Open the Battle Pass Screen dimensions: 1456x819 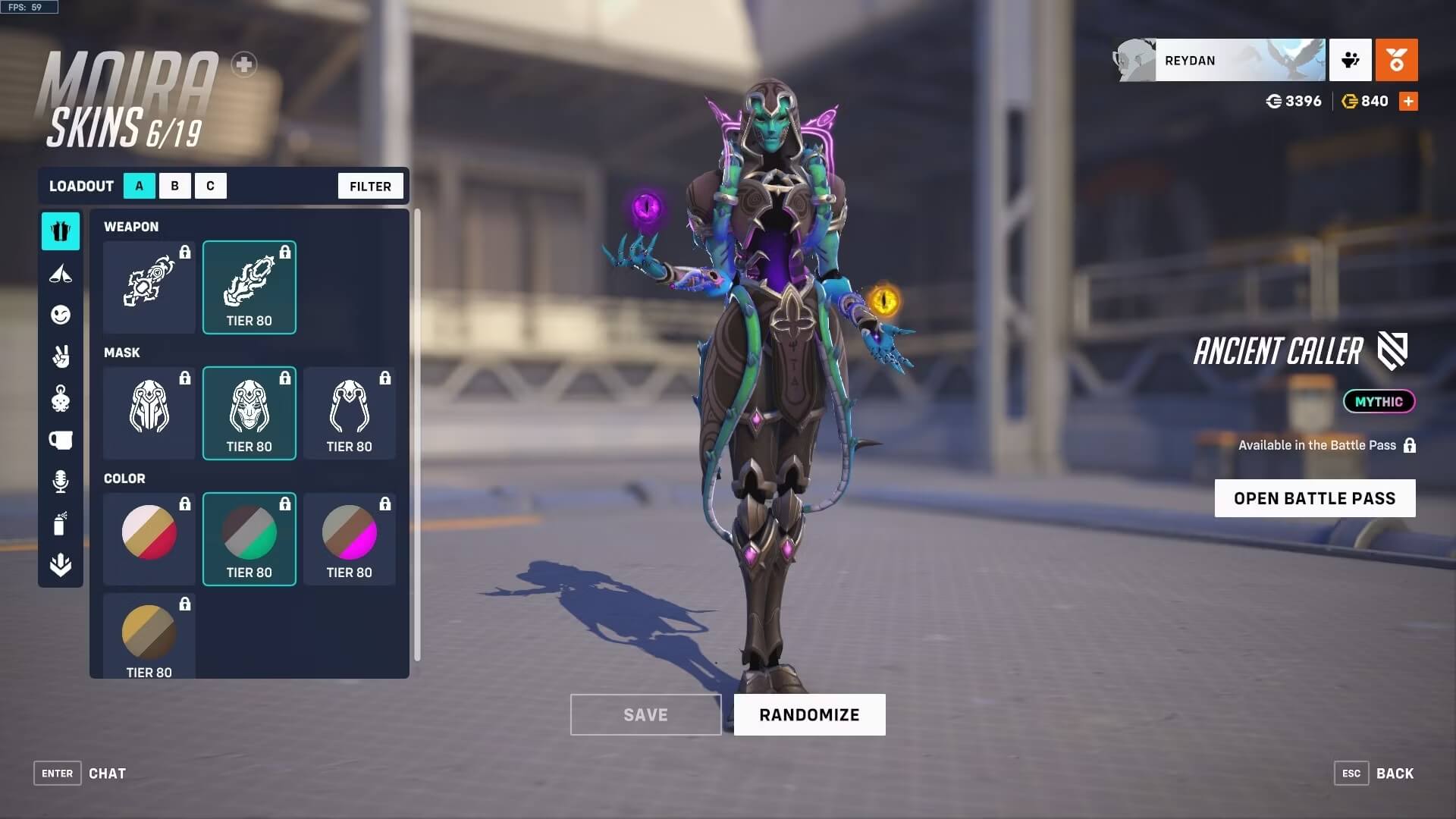[1314, 498]
